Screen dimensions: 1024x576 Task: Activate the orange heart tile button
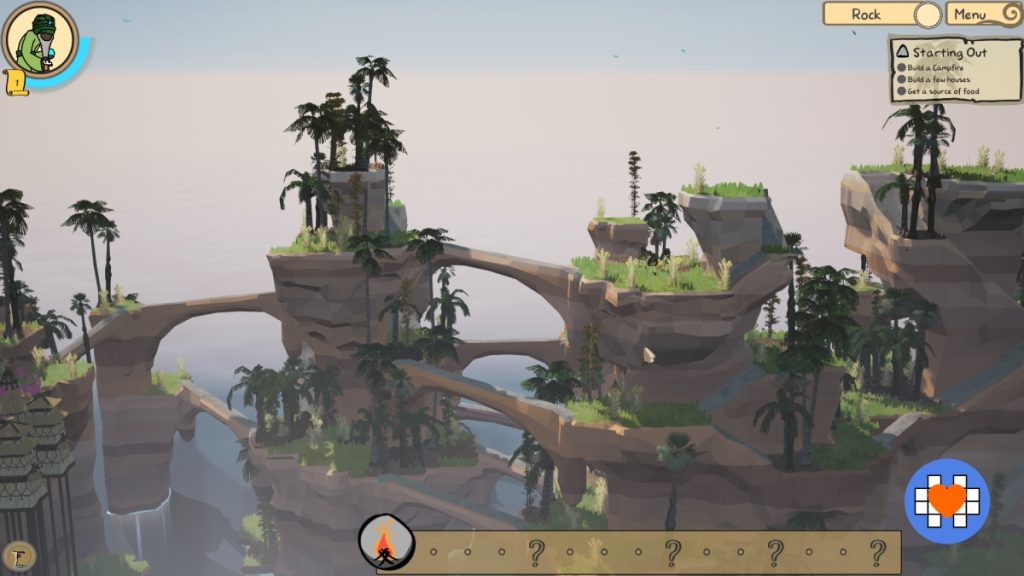(946, 501)
